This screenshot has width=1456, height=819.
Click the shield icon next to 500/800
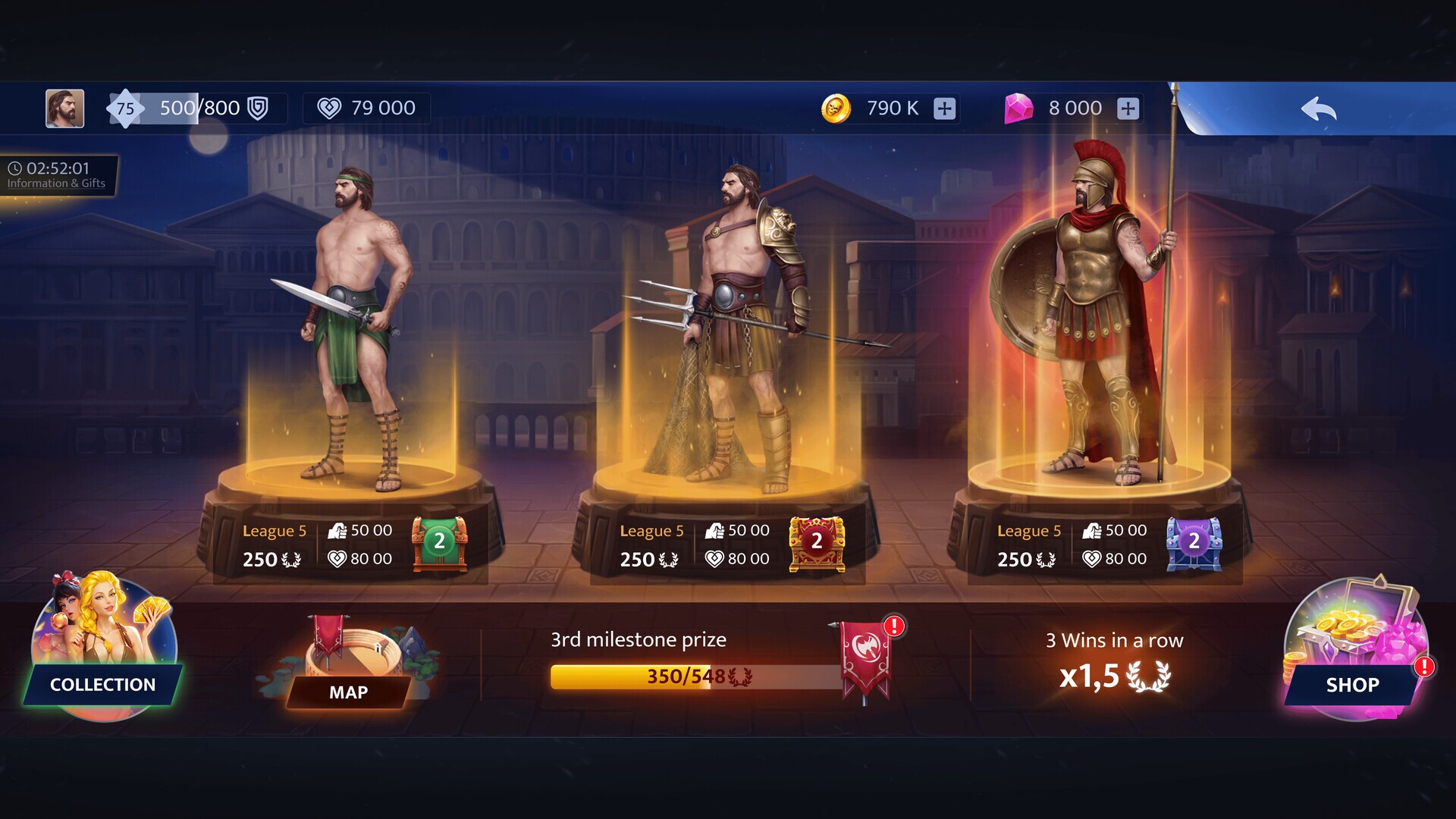(257, 108)
